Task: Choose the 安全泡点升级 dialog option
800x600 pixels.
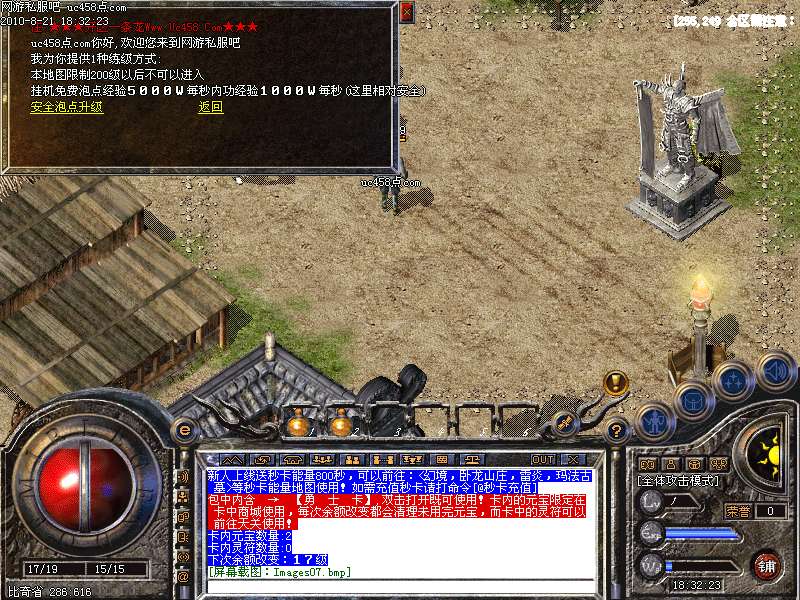Action: point(66,107)
